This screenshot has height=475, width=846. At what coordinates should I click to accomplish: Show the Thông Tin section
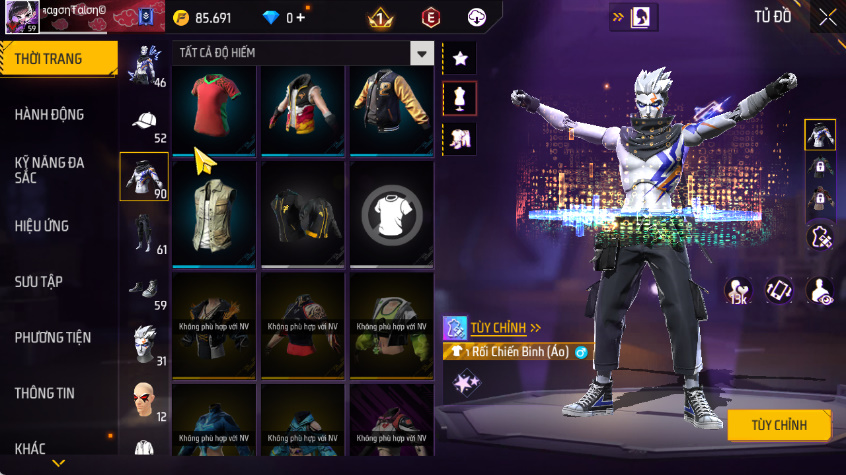coord(44,393)
